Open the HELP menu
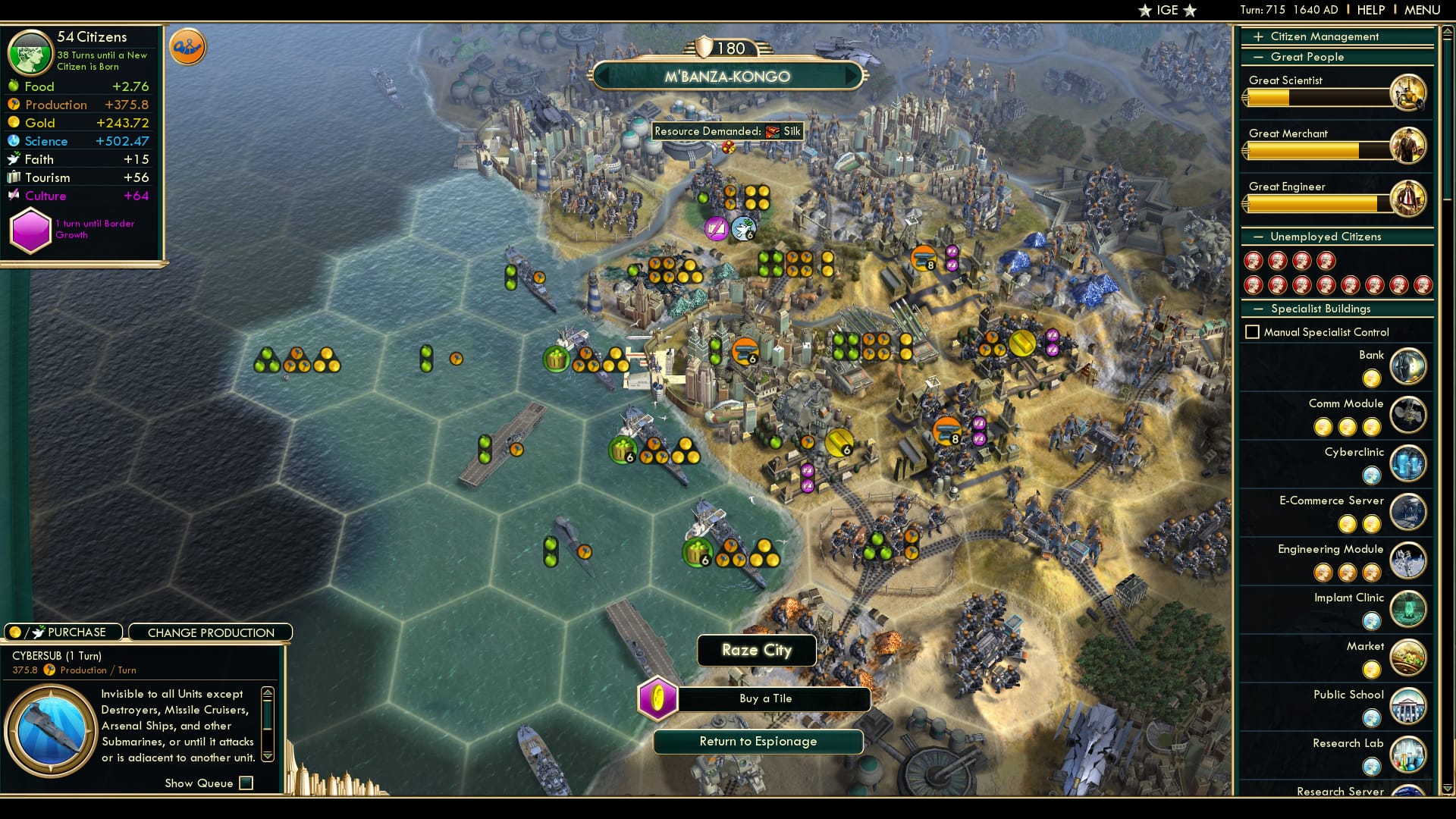This screenshot has height=819, width=1456. 1370,10
